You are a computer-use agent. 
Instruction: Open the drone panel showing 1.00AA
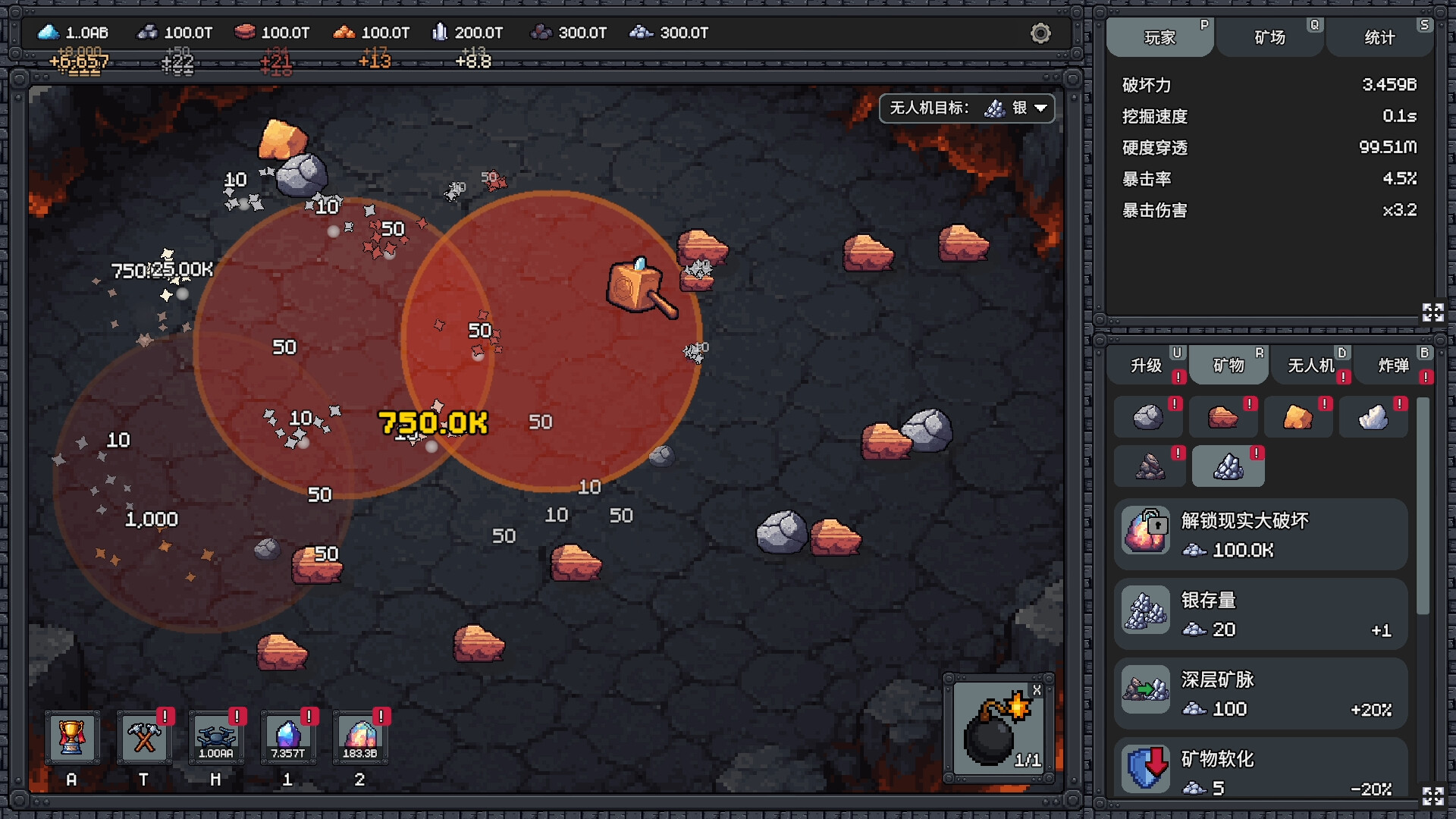[x=216, y=737]
